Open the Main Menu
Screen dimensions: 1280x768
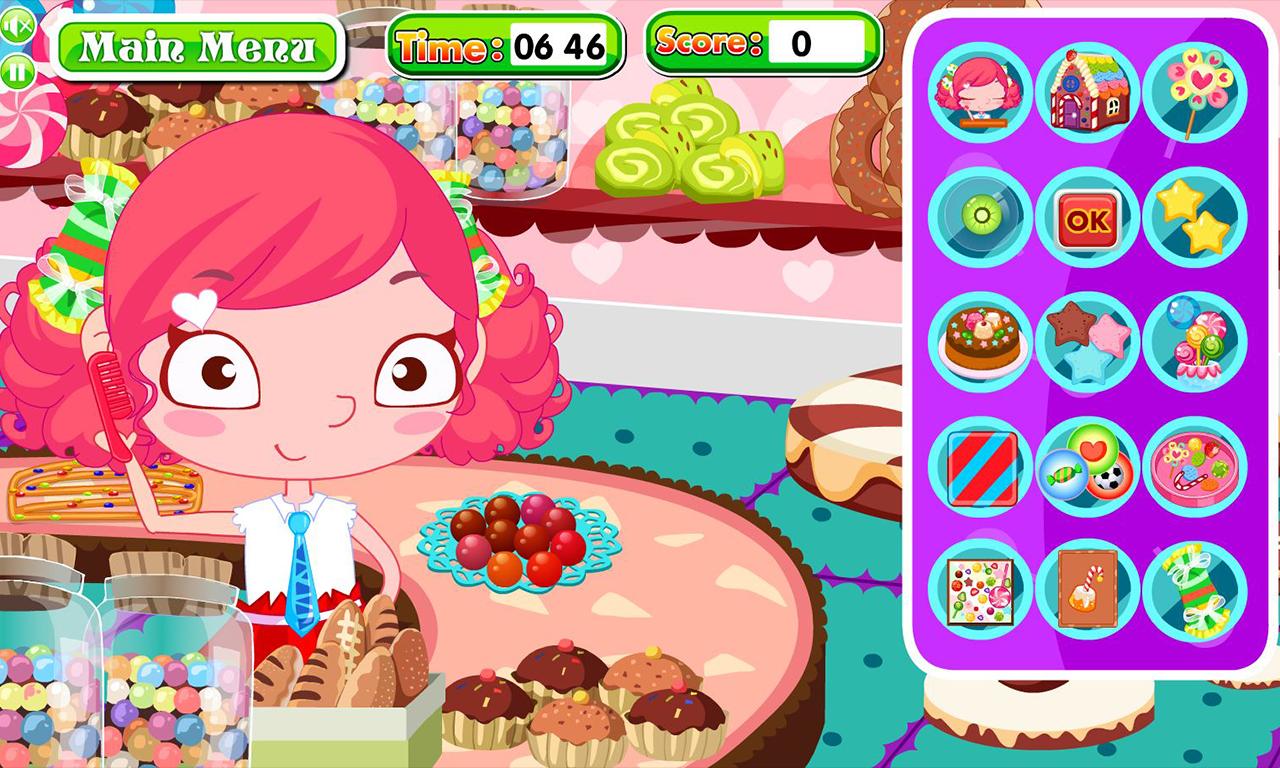[x=198, y=45]
